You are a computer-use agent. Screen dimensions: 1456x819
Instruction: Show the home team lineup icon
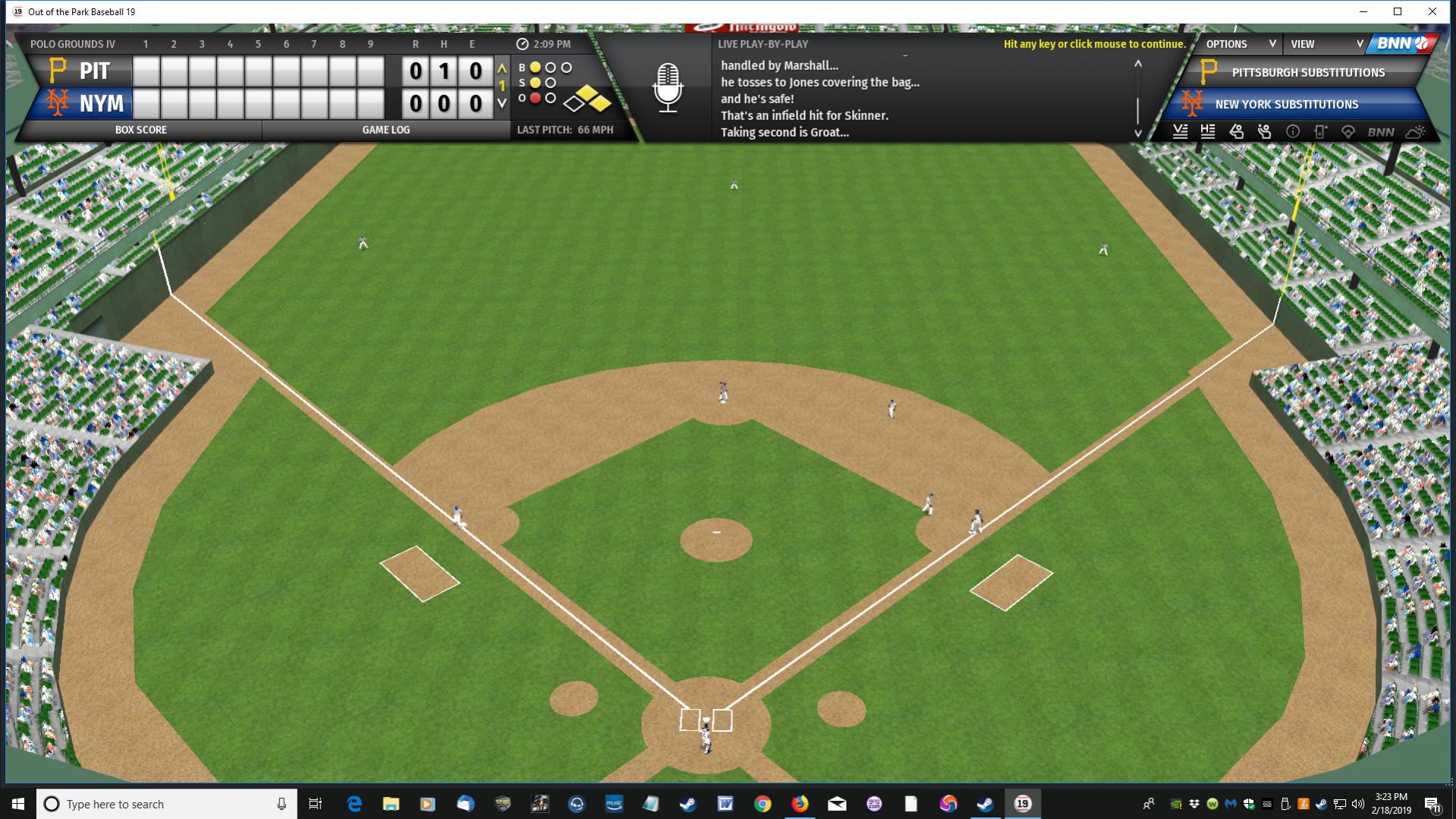point(1208,131)
